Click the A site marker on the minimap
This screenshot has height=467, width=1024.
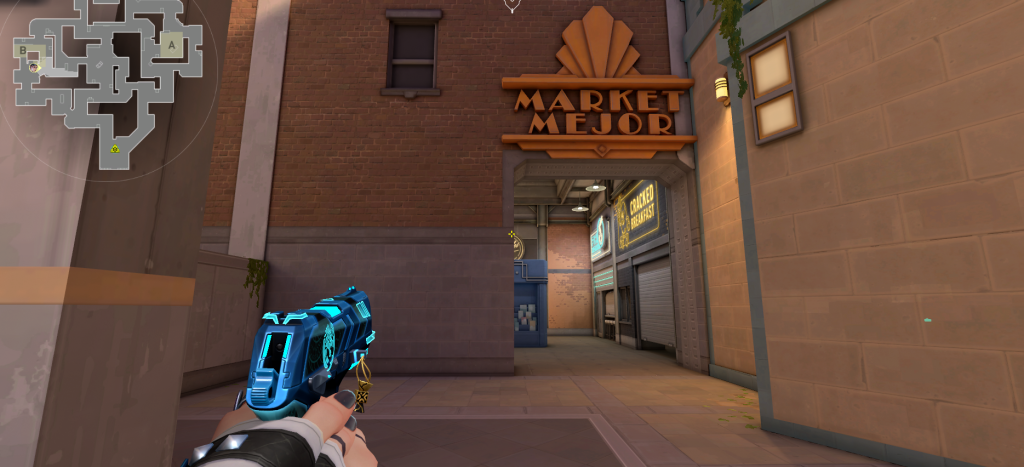[x=171, y=45]
